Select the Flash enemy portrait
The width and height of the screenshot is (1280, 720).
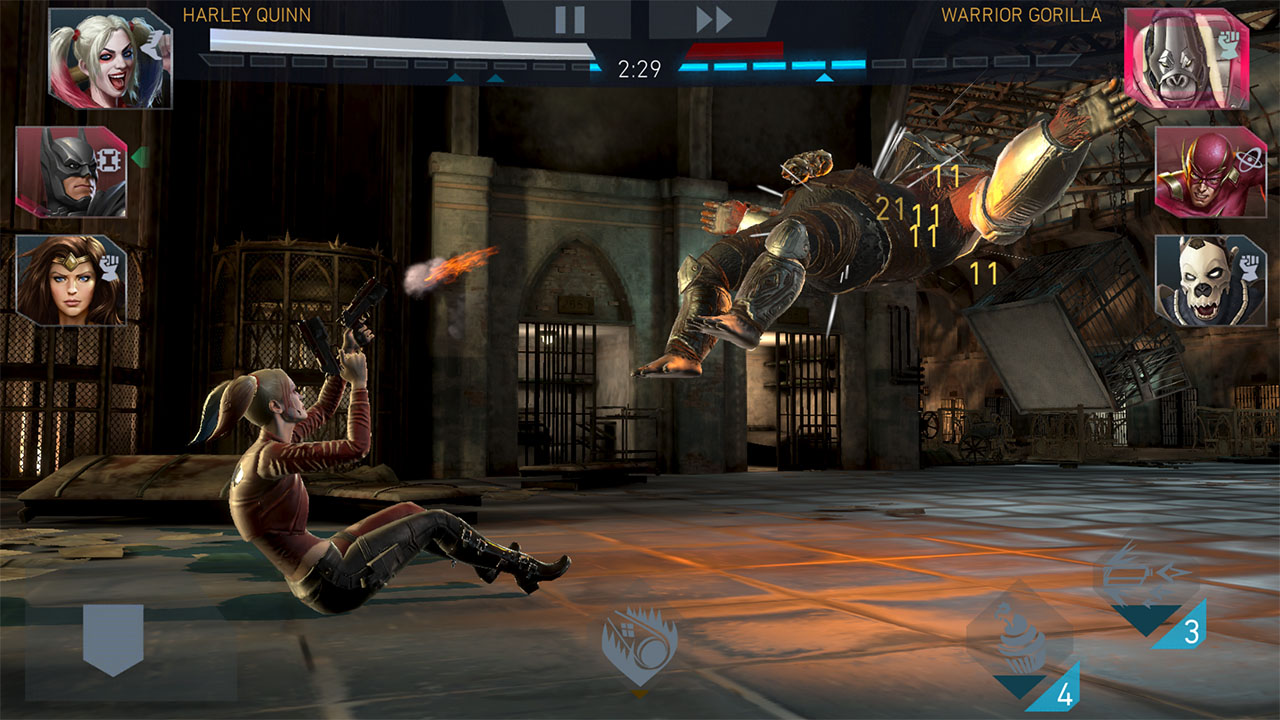point(1210,172)
